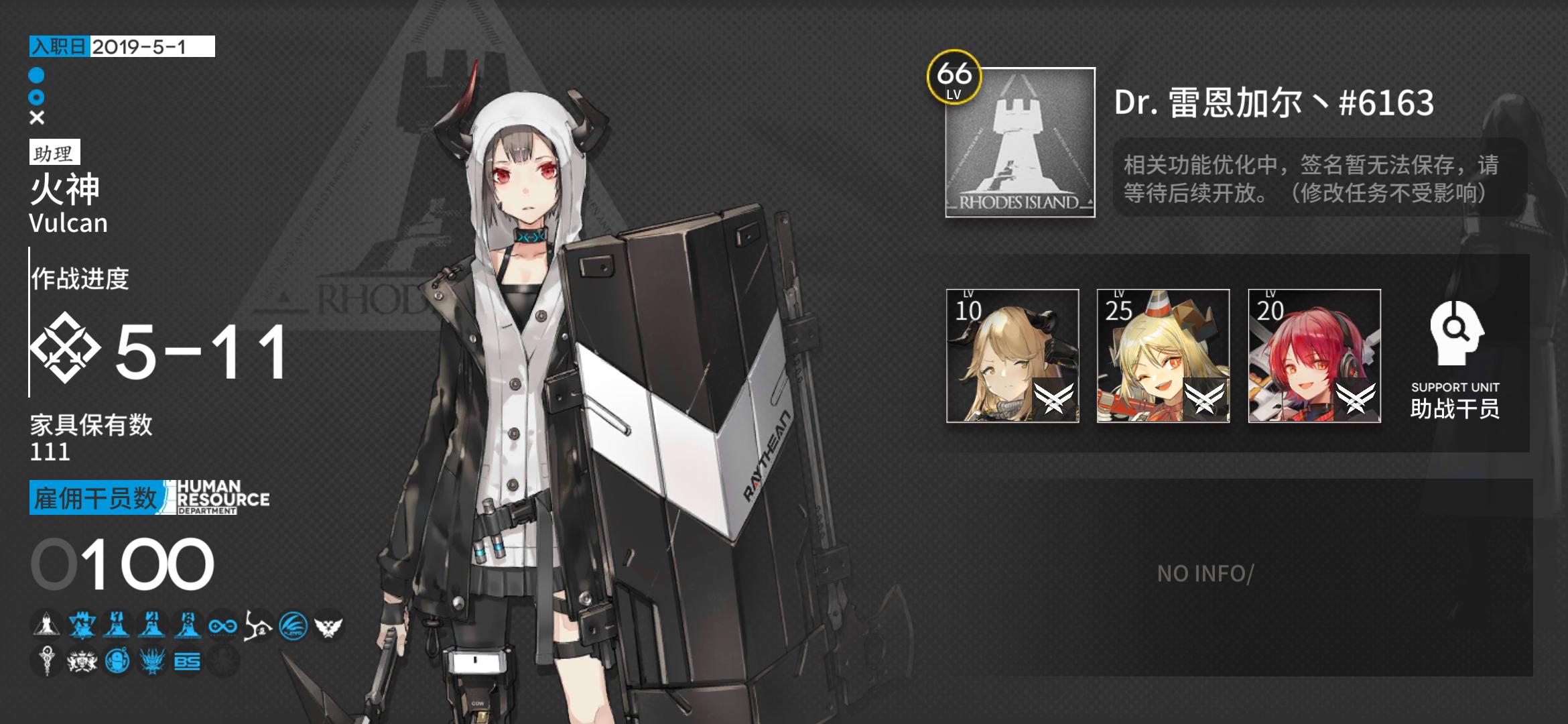Select the level 10 horned support operator
The height and width of the screenshot is (724, 1568).
1012,356
